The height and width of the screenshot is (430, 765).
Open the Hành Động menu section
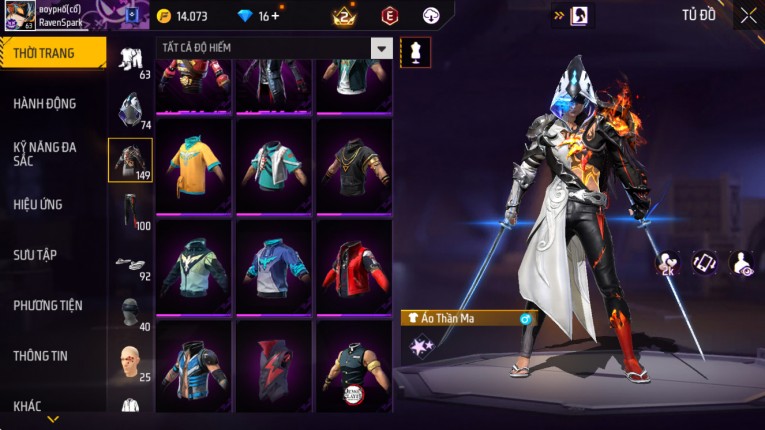pyautogui.click(x=45, y=103)
